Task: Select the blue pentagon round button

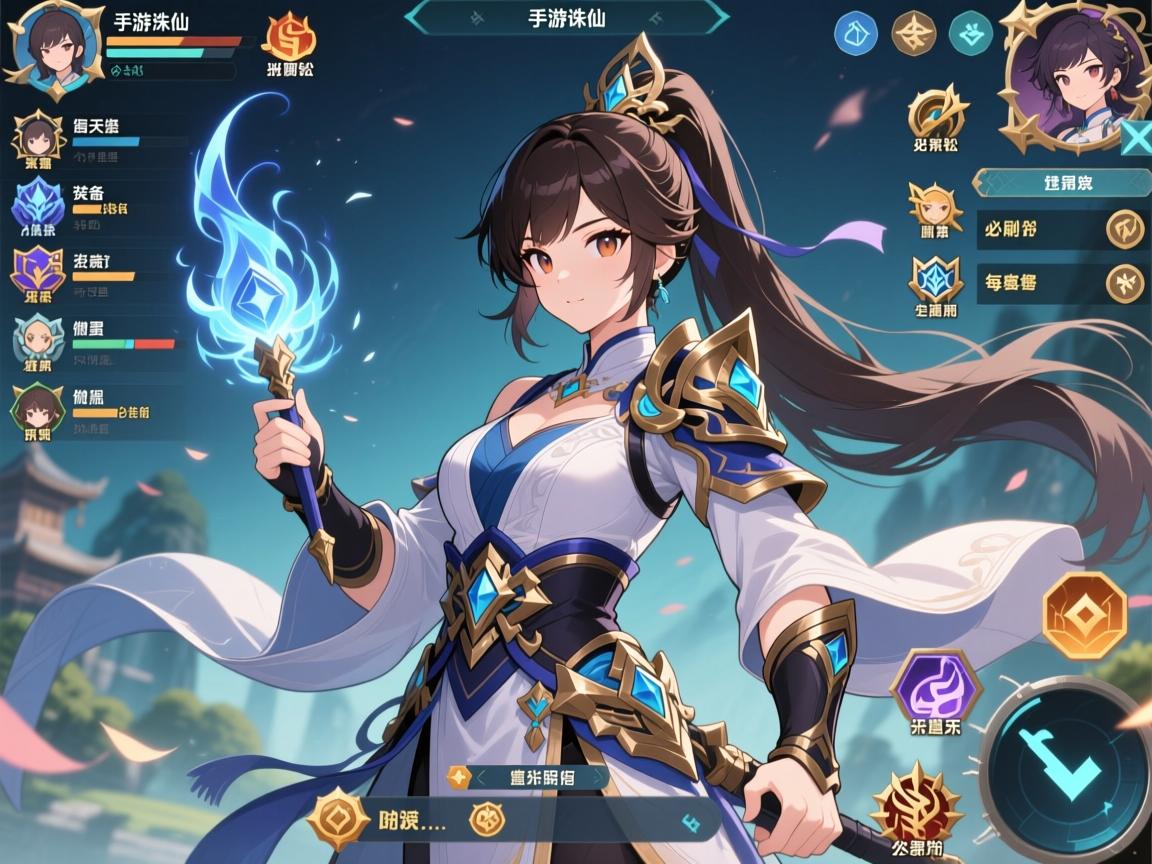Action: pyautogui.click(x=855, y=34)
